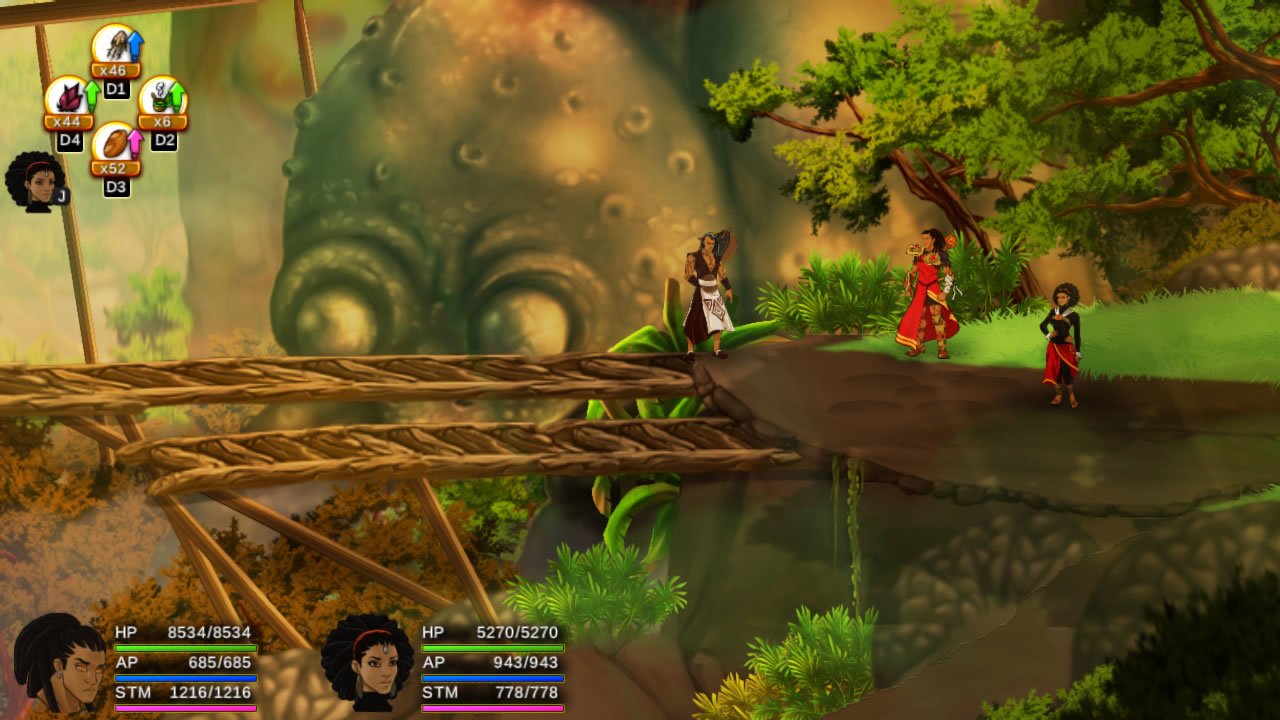Click the green arrow on the D2 jar item
The height and width of the screenshot is (720, 1280).
click(178, 95)
